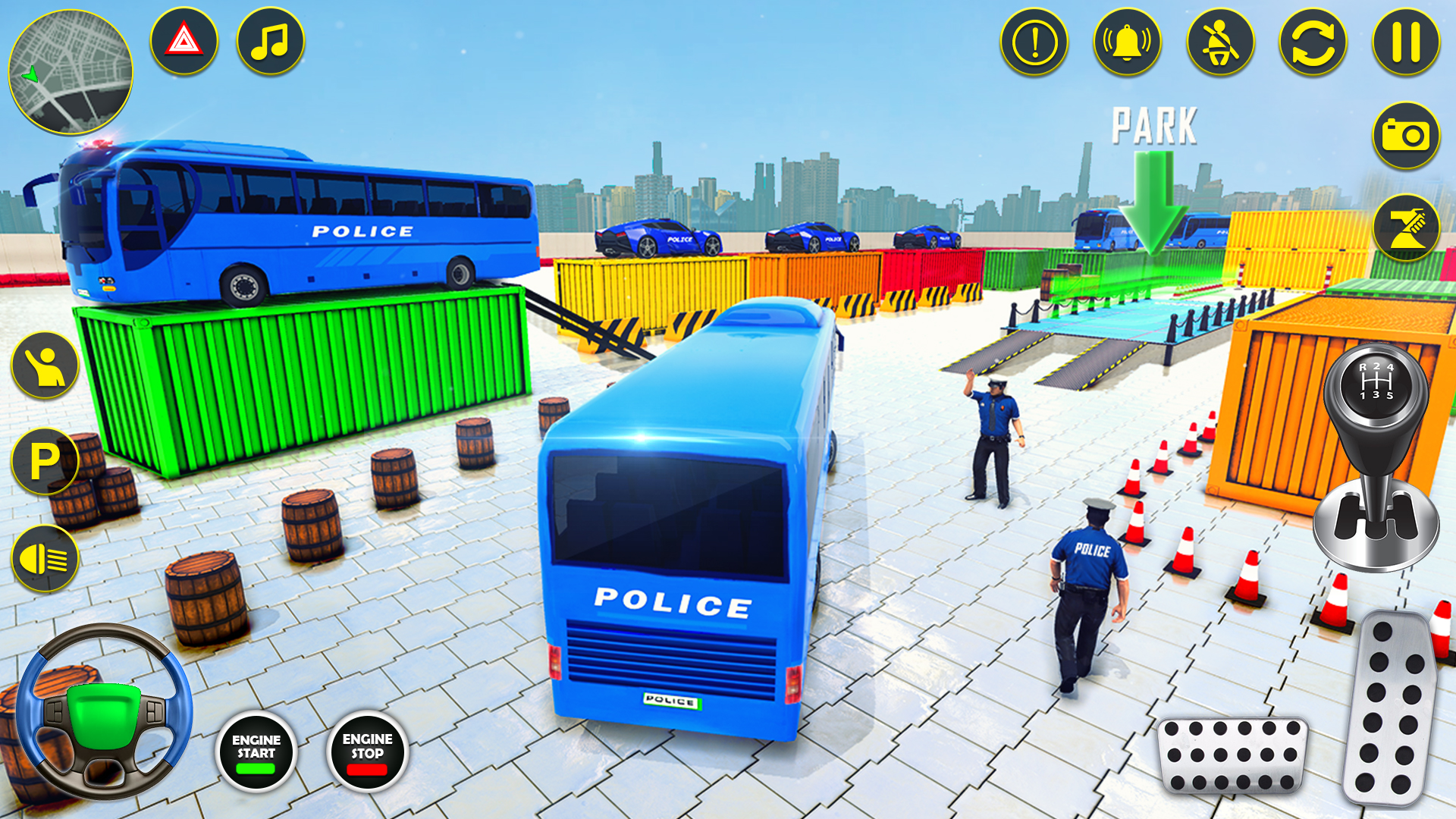1456x819 pixels.
Task: Select the seatbelt icon
Action: 1221,43
